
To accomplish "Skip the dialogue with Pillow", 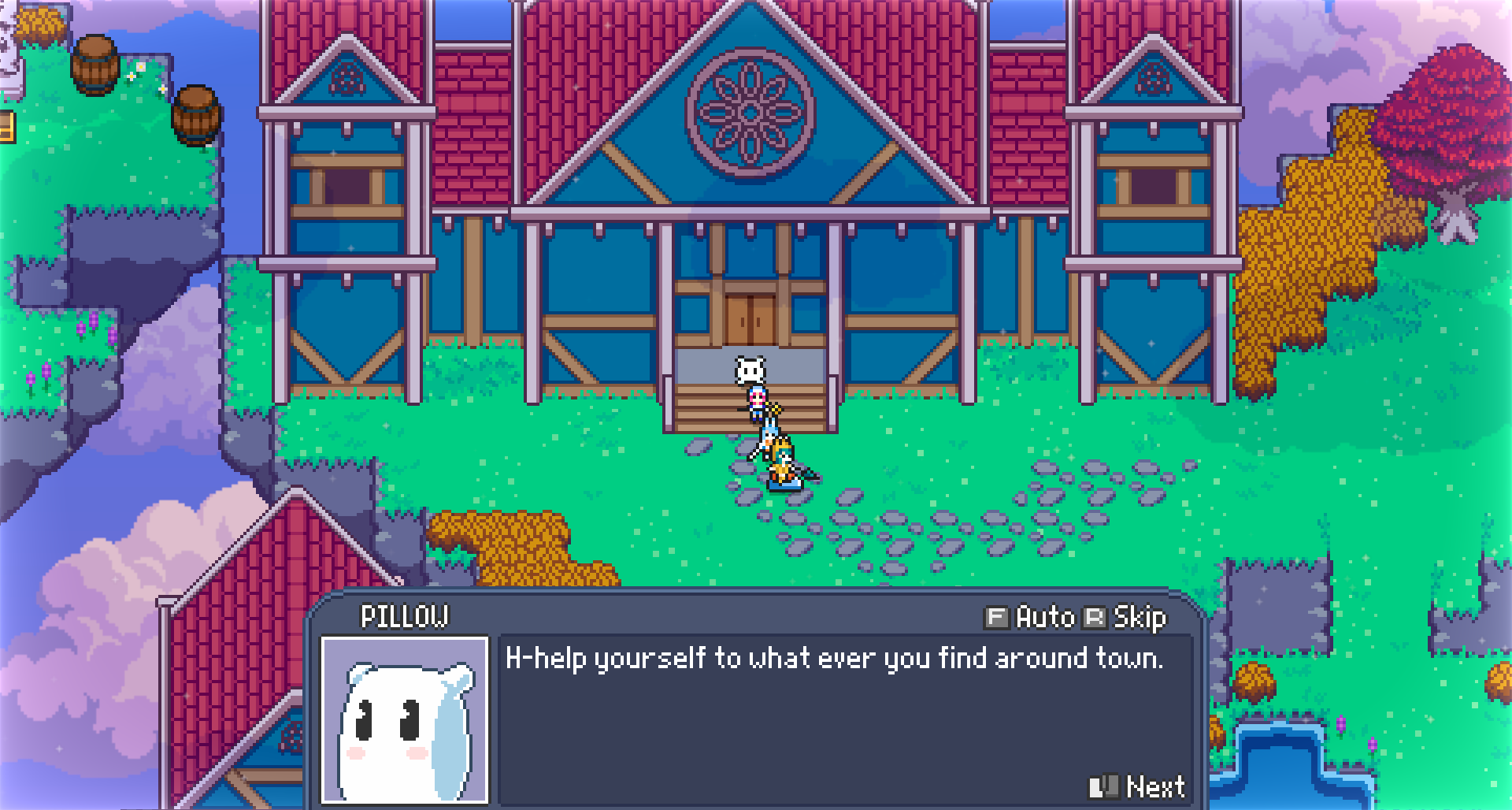I will pos(1126,617).
